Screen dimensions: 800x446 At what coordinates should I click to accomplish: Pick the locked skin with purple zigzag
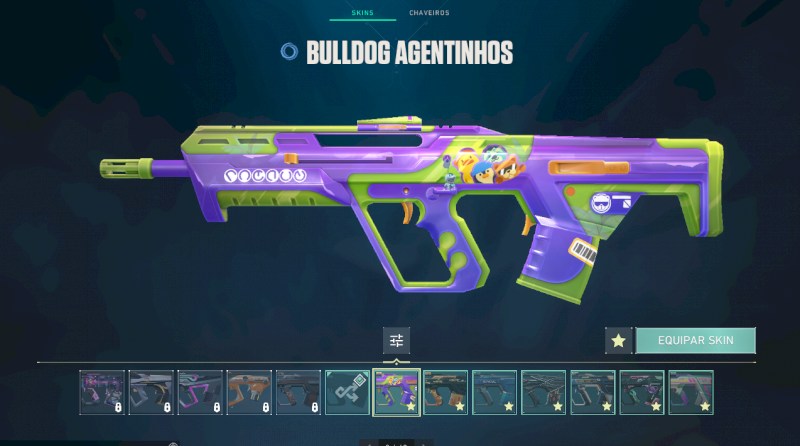point(200,392)
